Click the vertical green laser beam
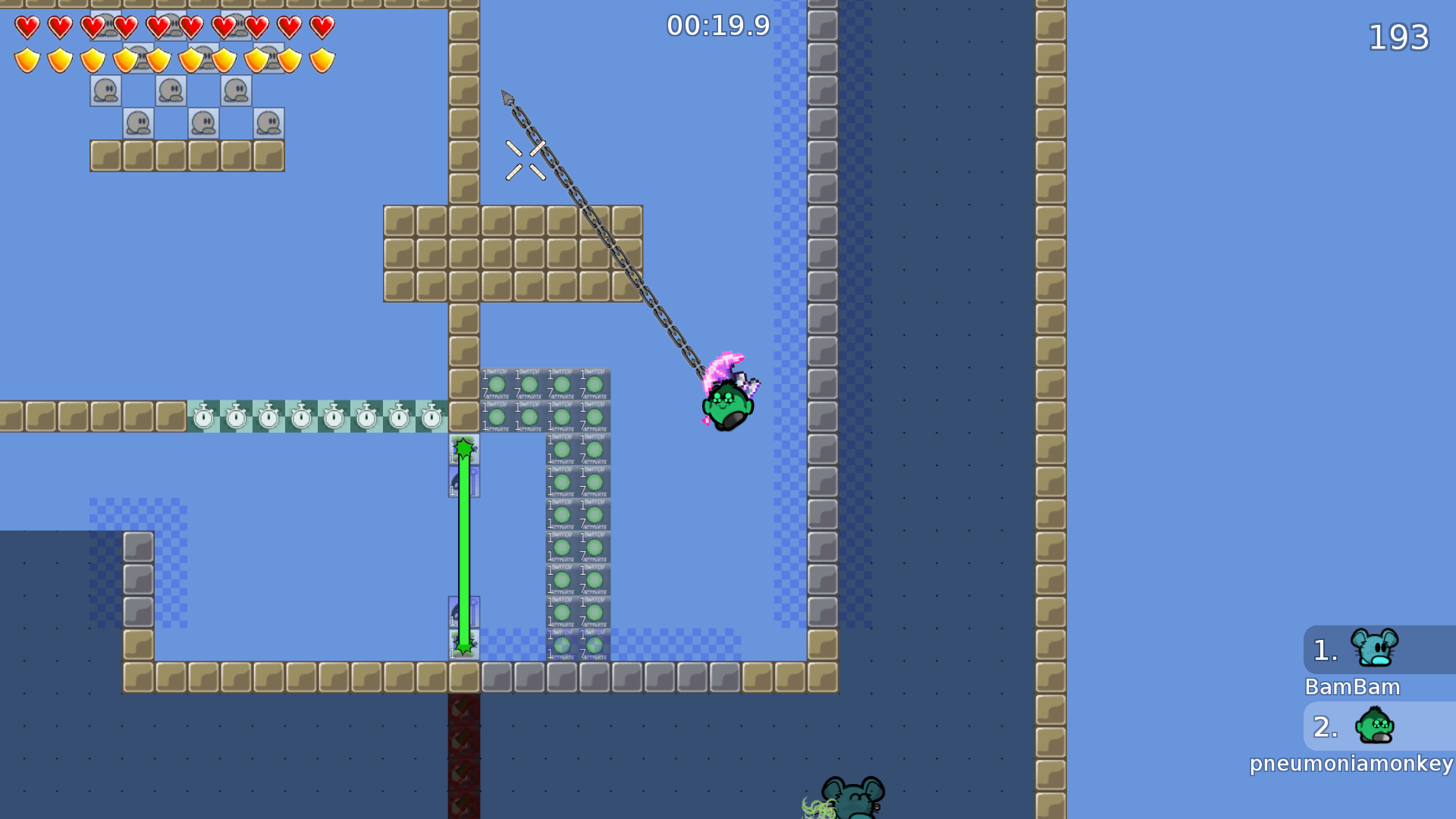The height and width of the screenshot is (819, 1456). coord(463,546)
